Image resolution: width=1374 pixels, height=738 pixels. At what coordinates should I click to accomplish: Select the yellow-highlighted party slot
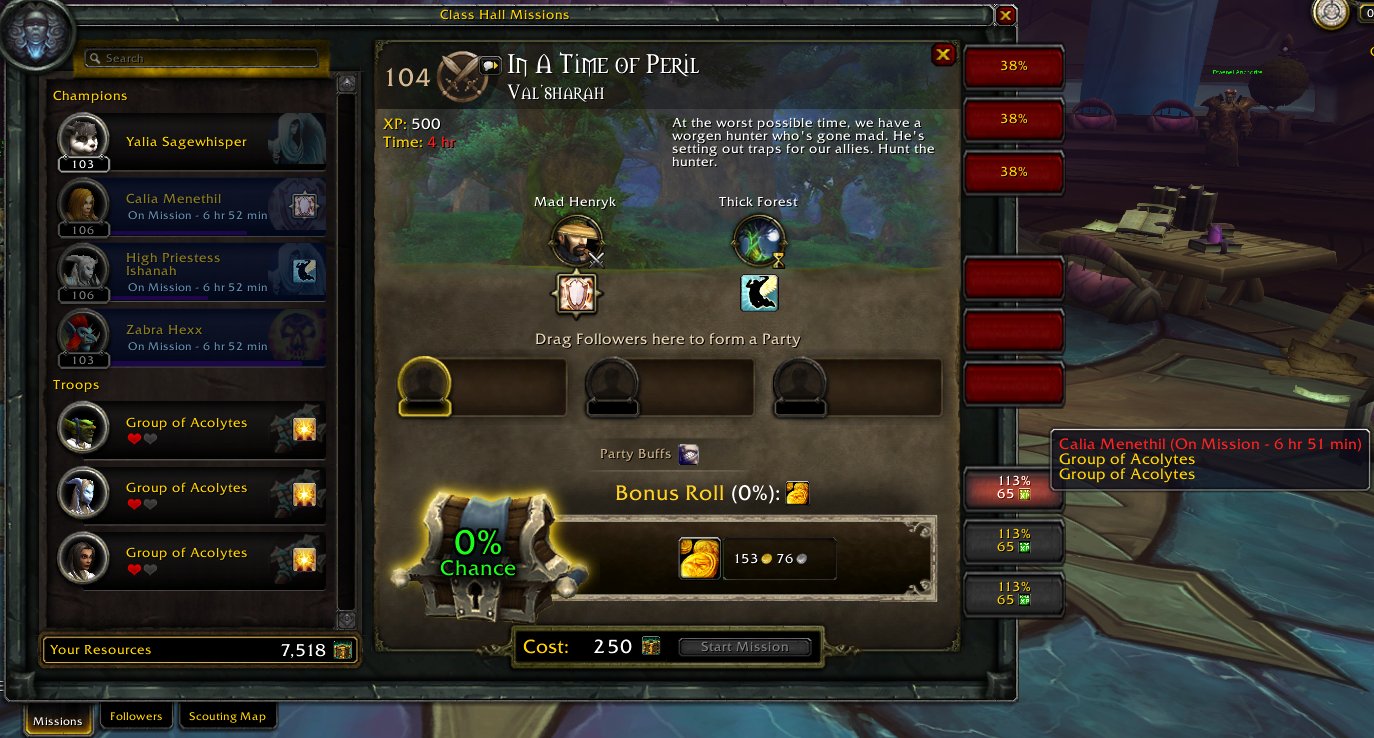(424, 385)
